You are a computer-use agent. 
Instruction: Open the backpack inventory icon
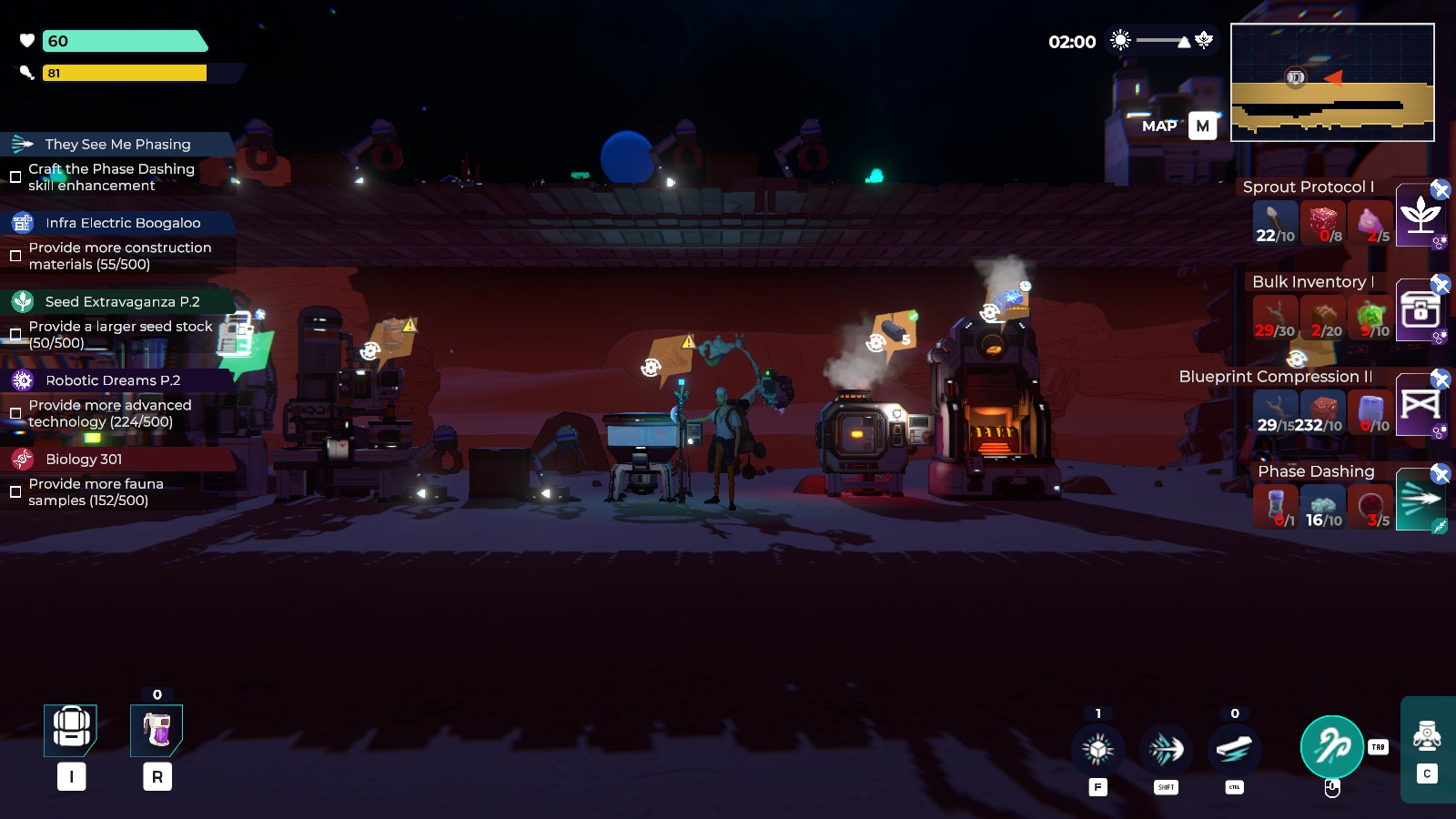[71, 730]
